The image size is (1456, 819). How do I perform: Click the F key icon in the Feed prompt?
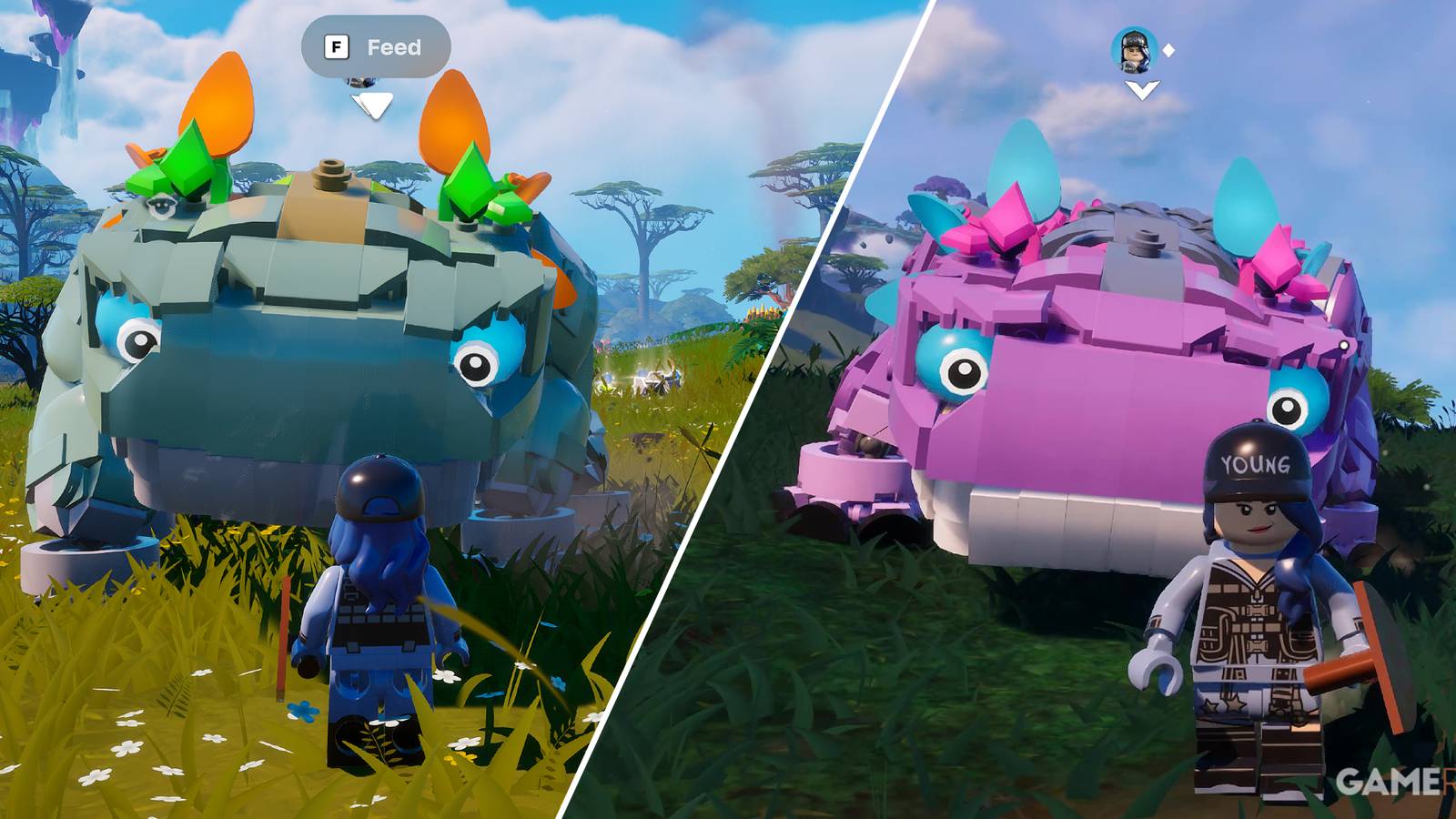(x=337, y=48)
